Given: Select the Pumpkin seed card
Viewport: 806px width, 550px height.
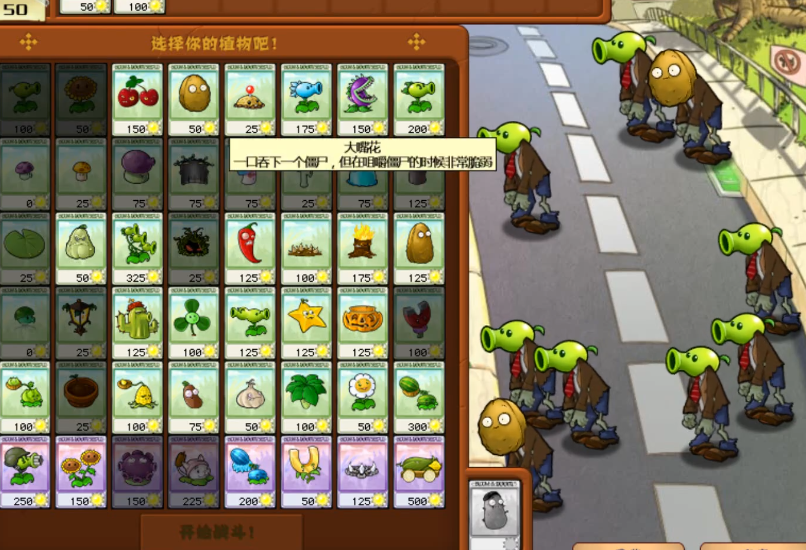Looking at the screenshot, I should [x=362, y=321].
